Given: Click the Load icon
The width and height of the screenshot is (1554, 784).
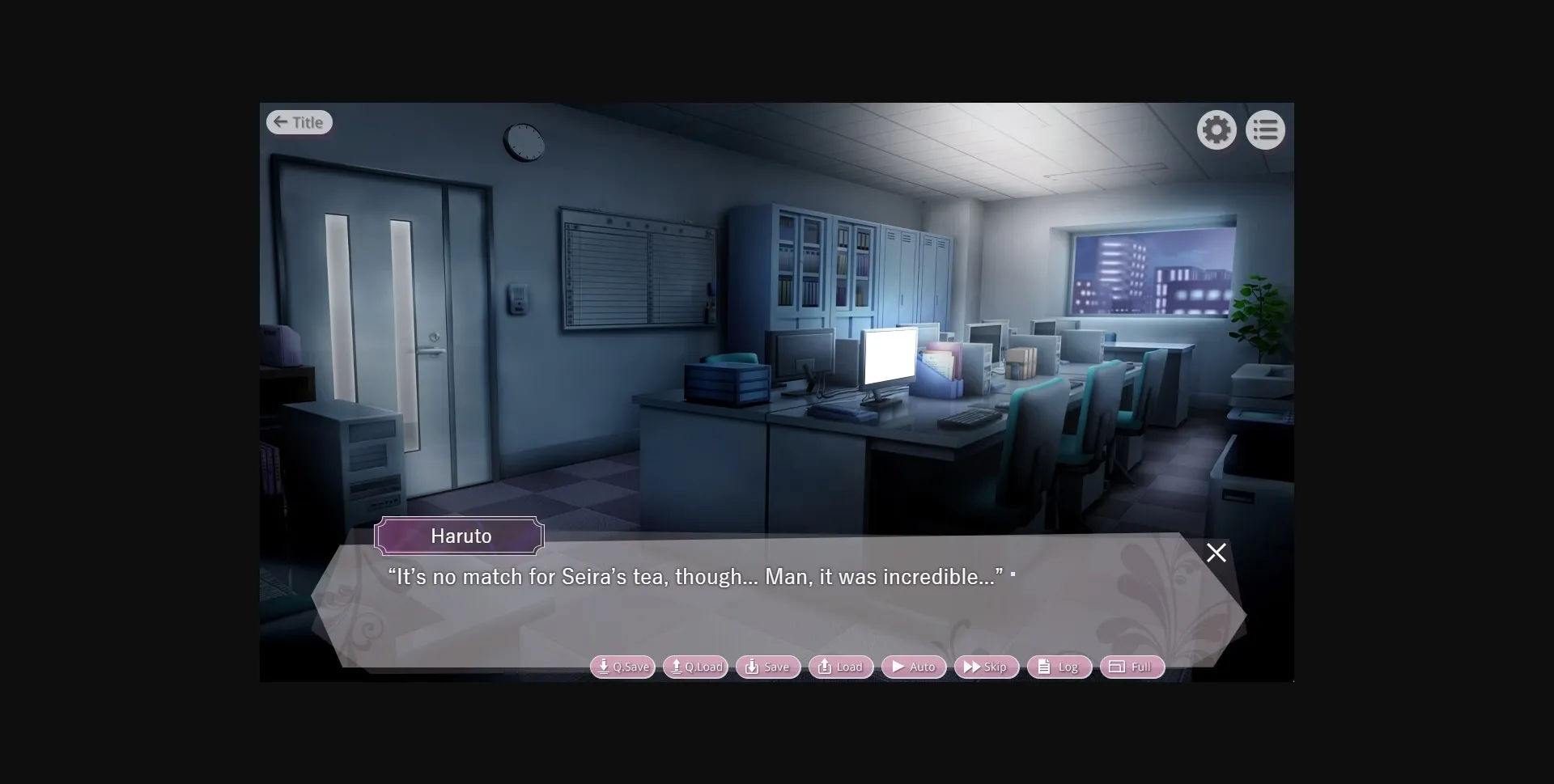Looking at the screenshot, I should click(823, 667).
